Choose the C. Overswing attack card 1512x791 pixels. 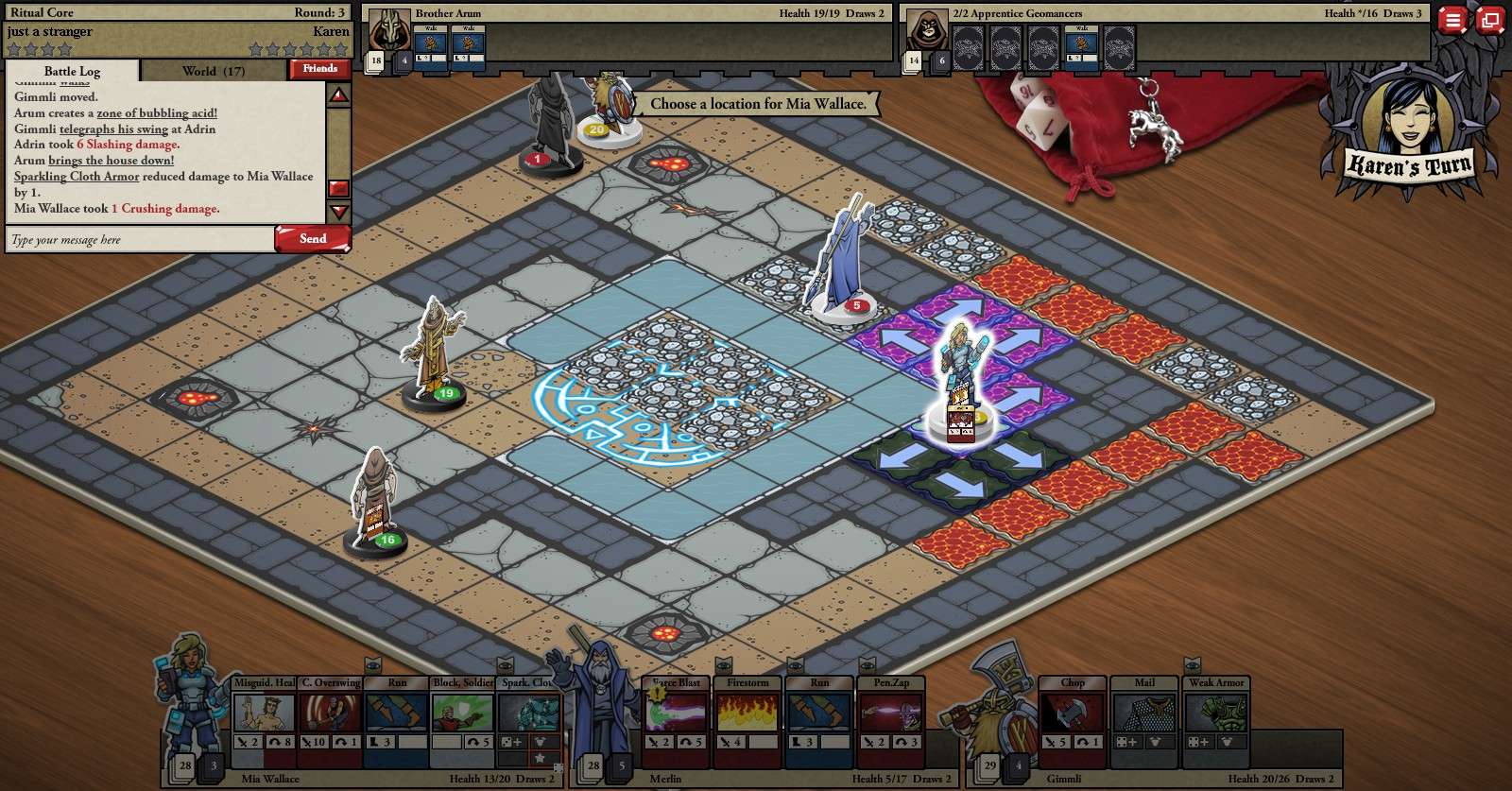click(331, 715)
